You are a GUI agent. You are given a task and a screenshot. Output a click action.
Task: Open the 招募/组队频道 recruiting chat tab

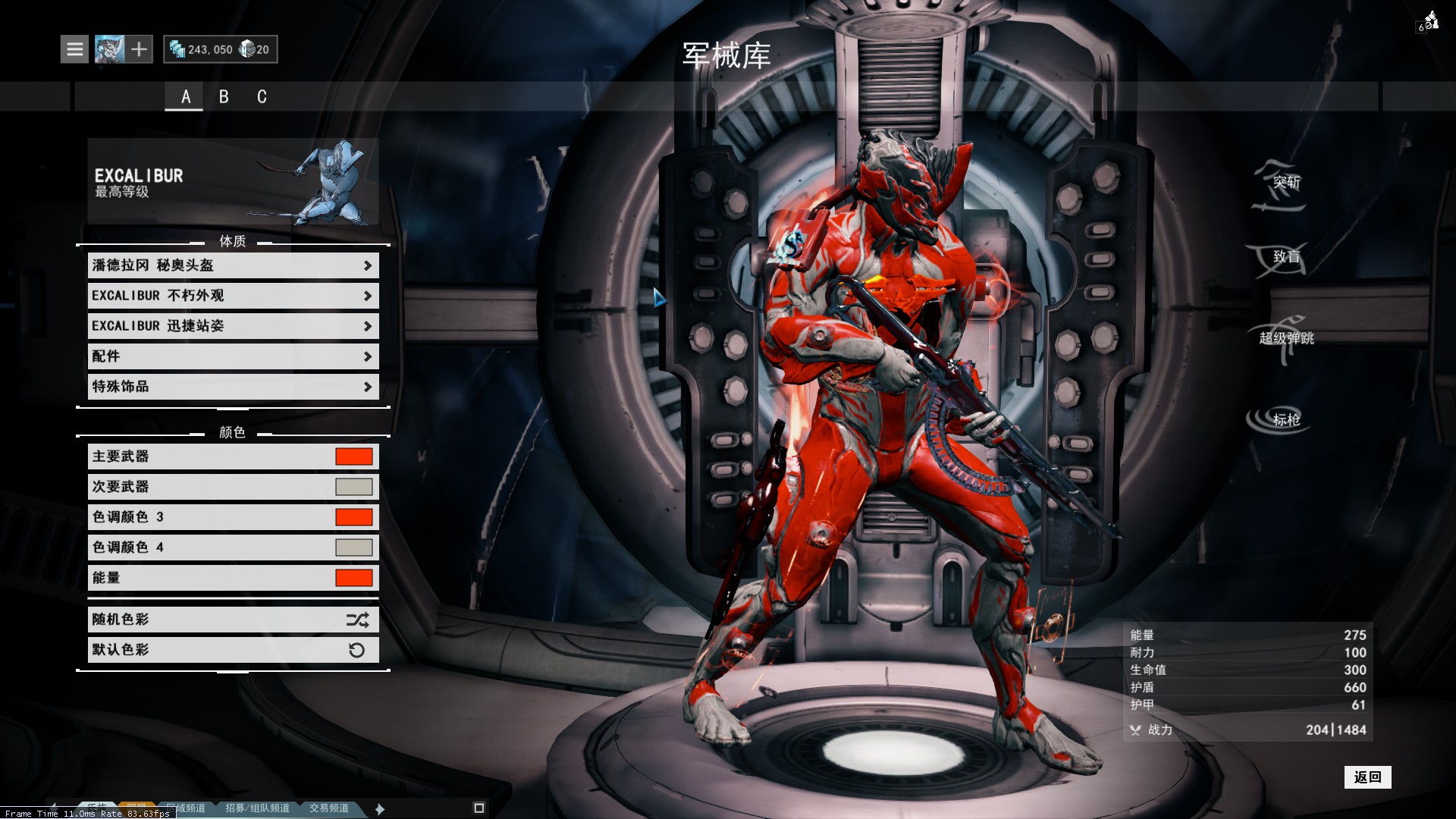click(x=257, y=808)
